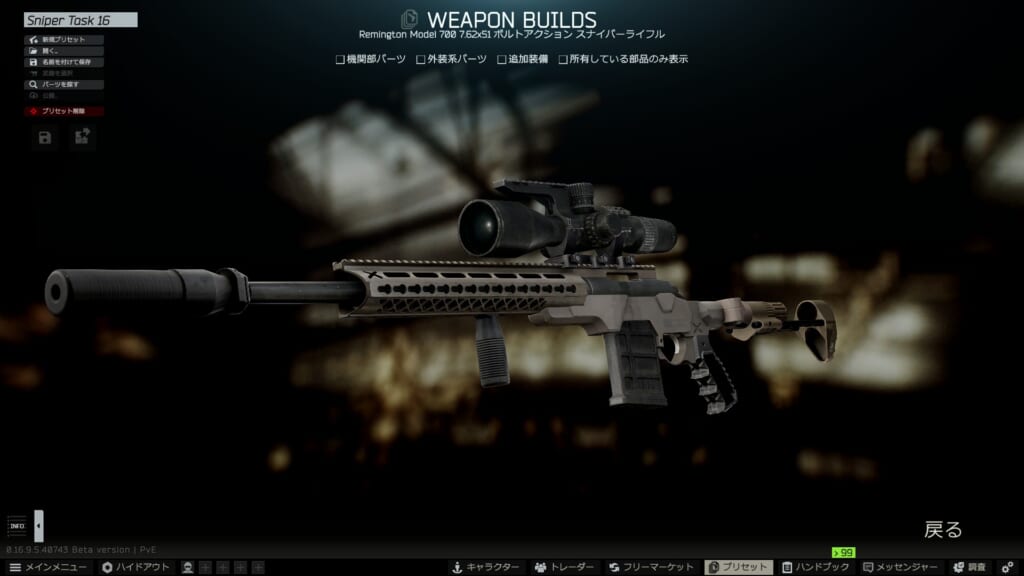This screenshot has width=1024, height=576.
Task: Open a saved preset (開く)
Action: 64,51
